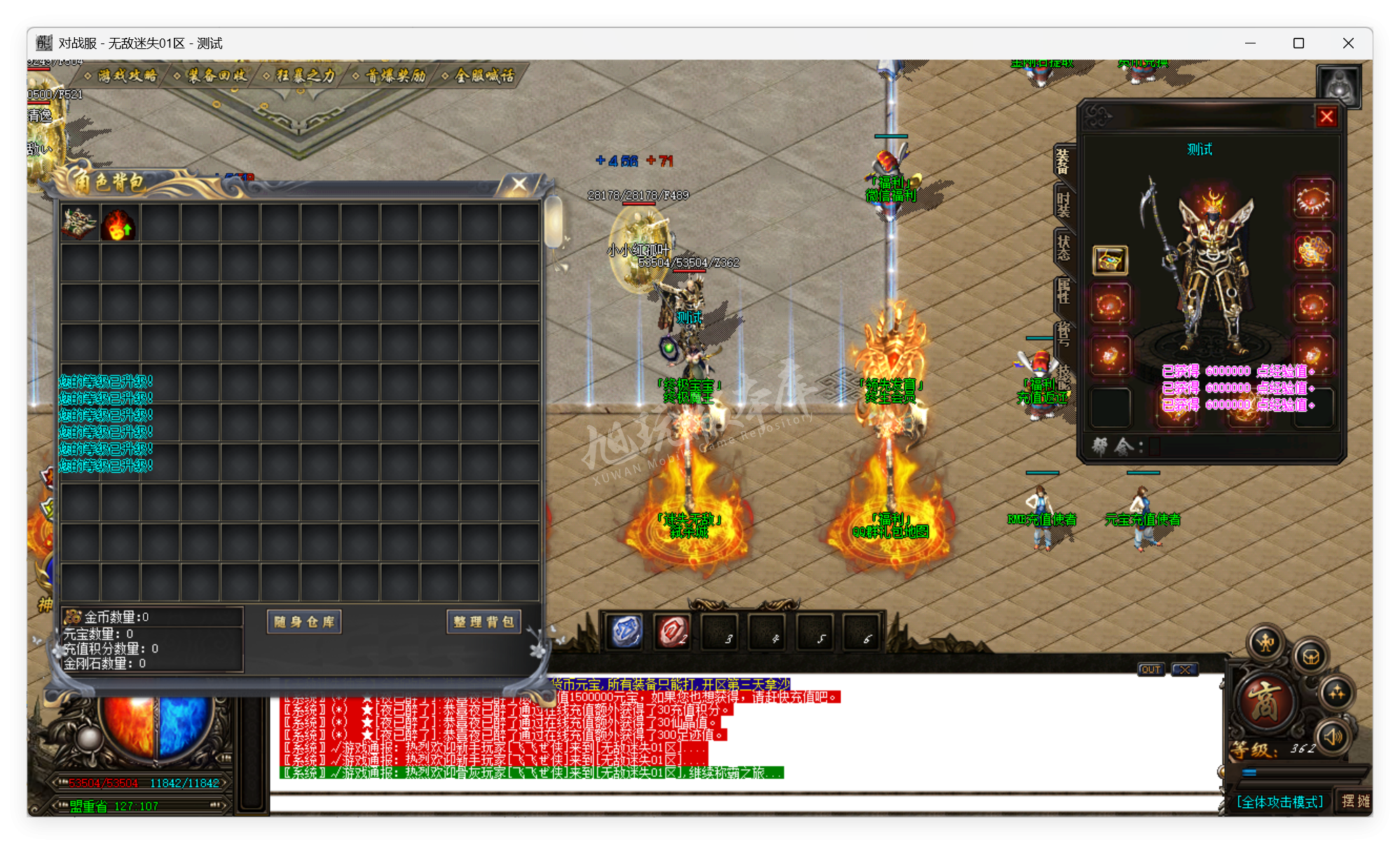Screen dimensions: 1400x844
Task: Click the 装备回收 toolbar entry
Action: click(219, 75)
